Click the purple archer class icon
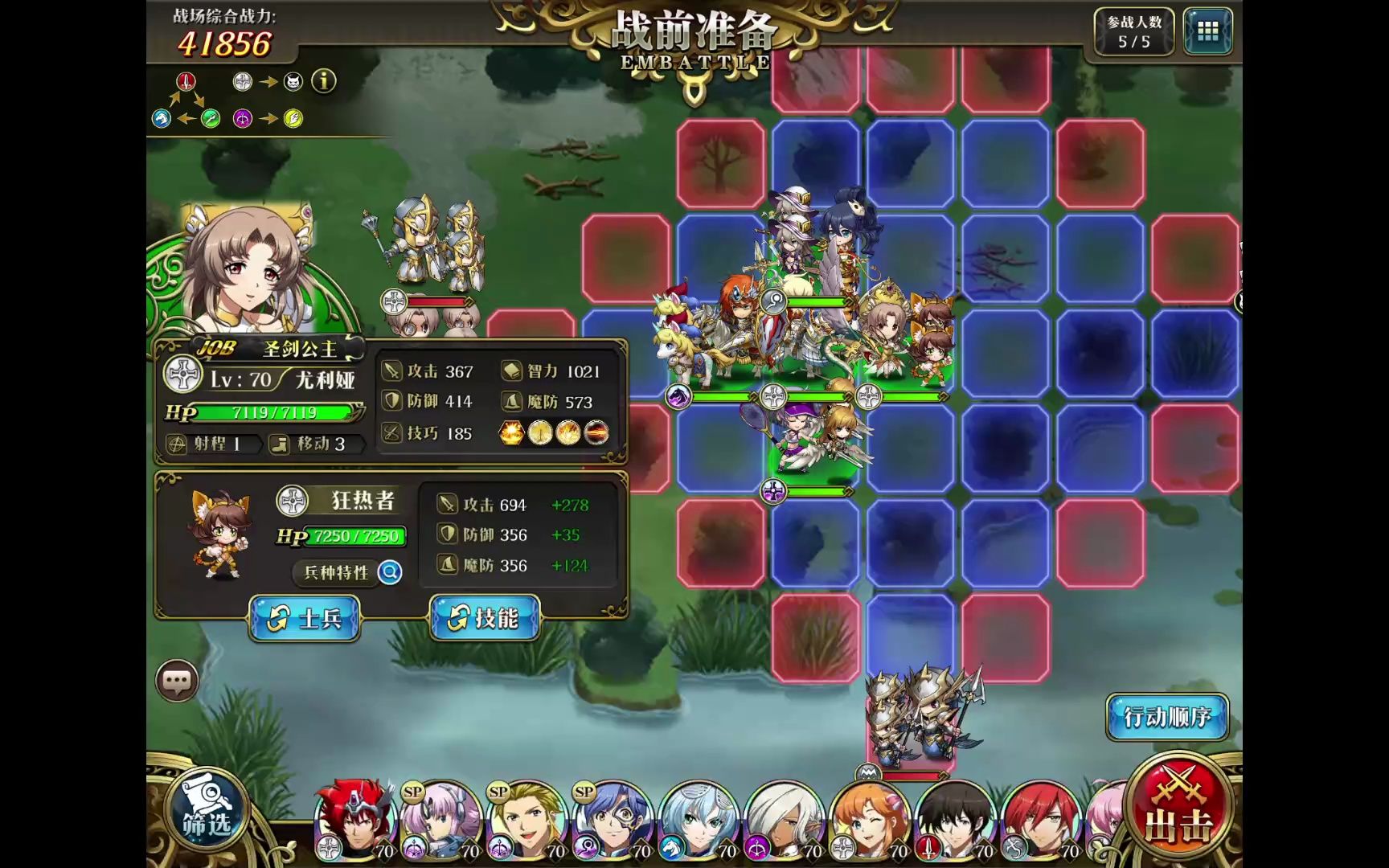This screenshot has height=868, width=1389. click(x=241, y=119)
